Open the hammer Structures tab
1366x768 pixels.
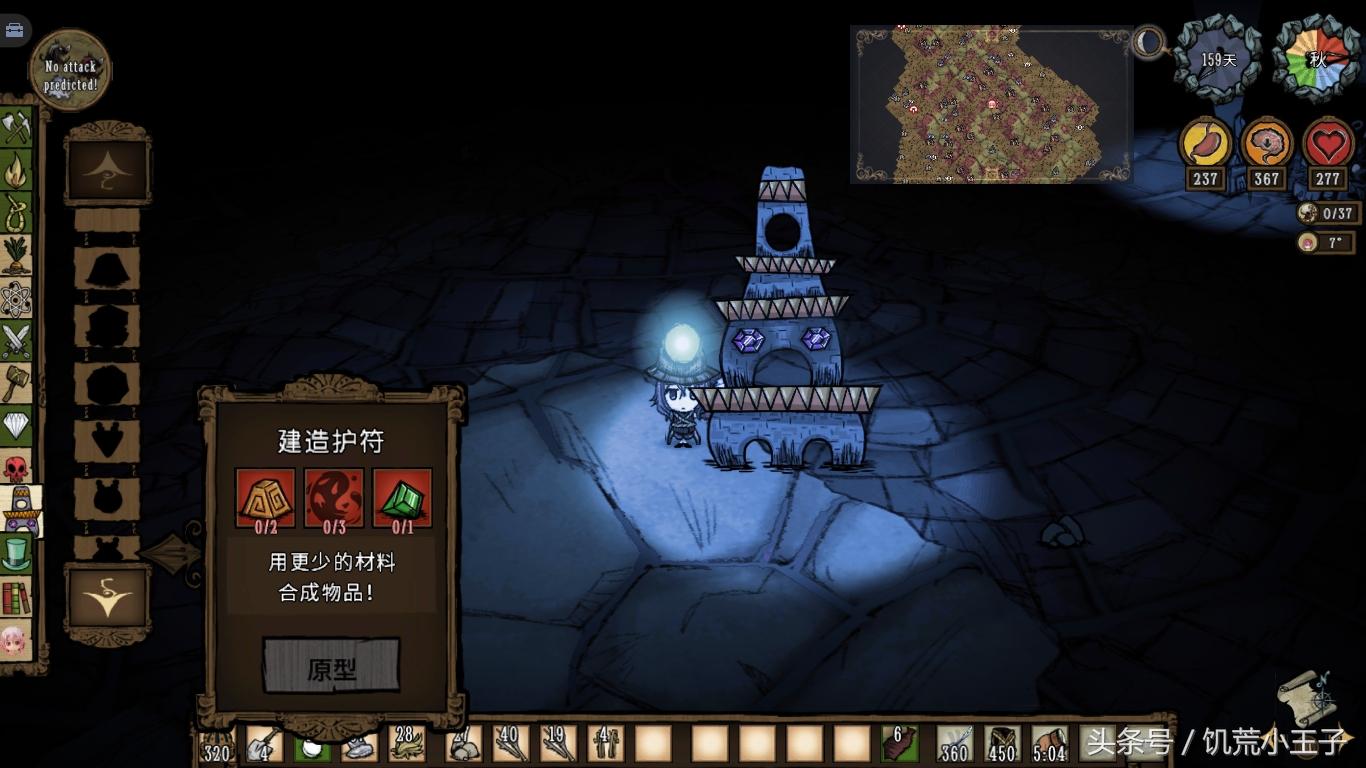(x=16, y=385)
